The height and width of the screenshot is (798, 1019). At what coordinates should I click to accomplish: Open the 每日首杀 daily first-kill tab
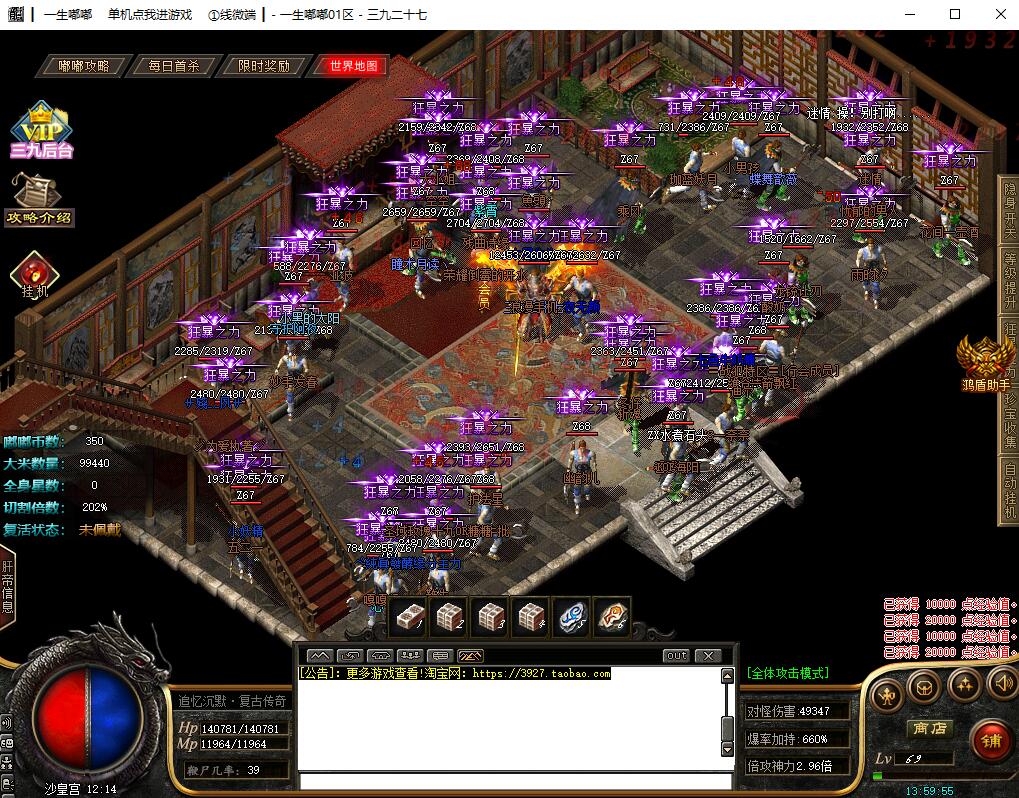coord(174,66)
